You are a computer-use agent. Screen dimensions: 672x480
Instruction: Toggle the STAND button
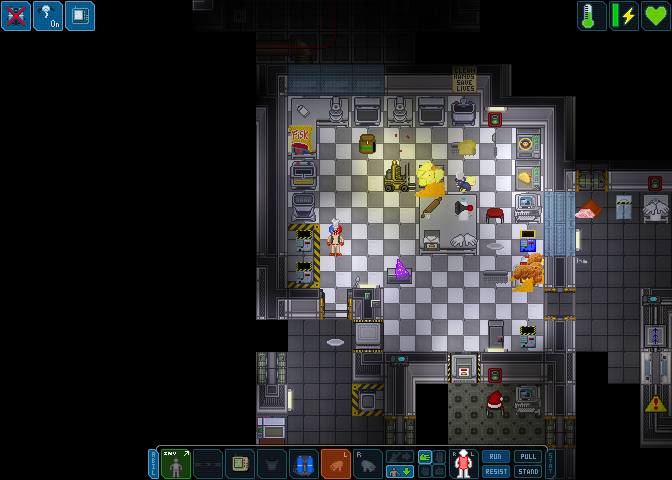(527, 472)
